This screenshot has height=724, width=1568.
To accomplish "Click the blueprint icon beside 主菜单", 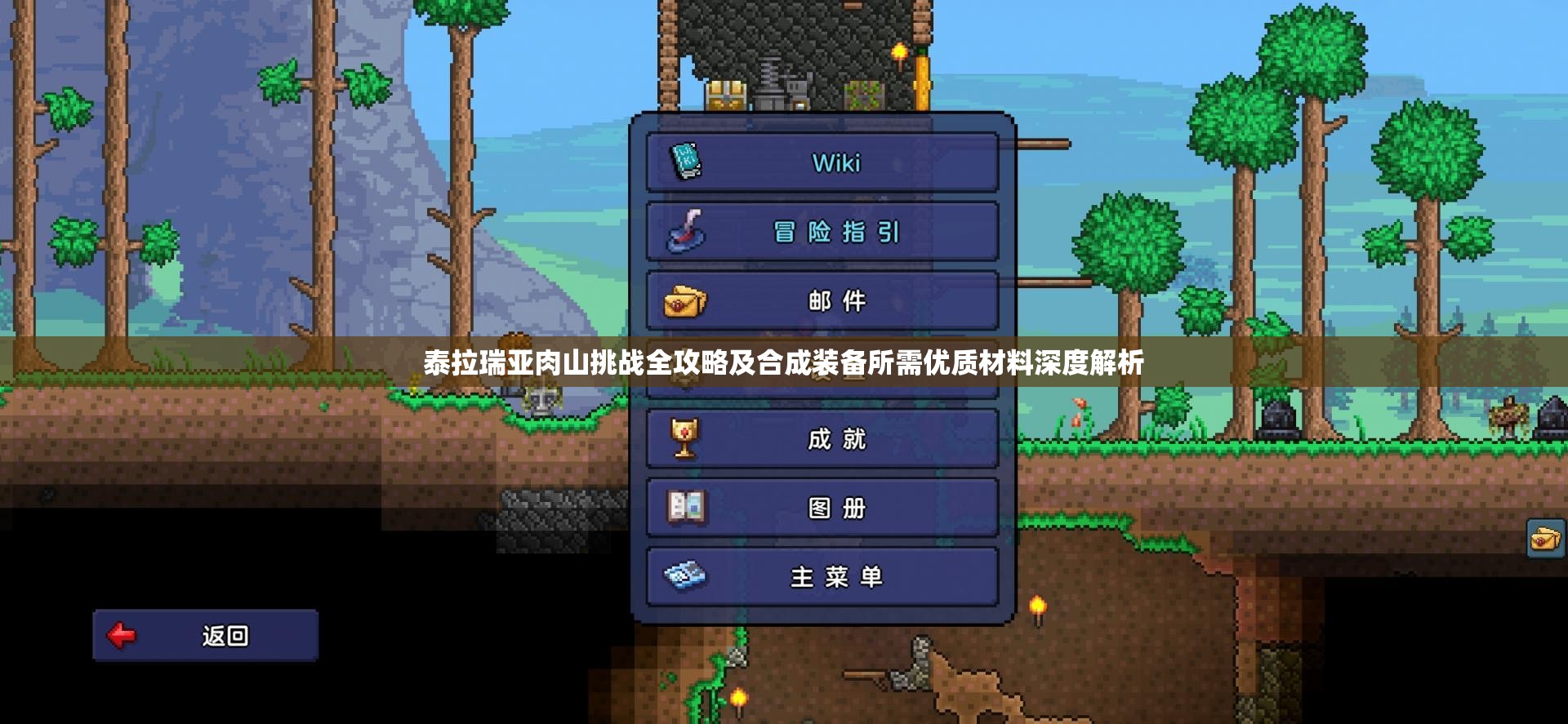I will point(684,577).
